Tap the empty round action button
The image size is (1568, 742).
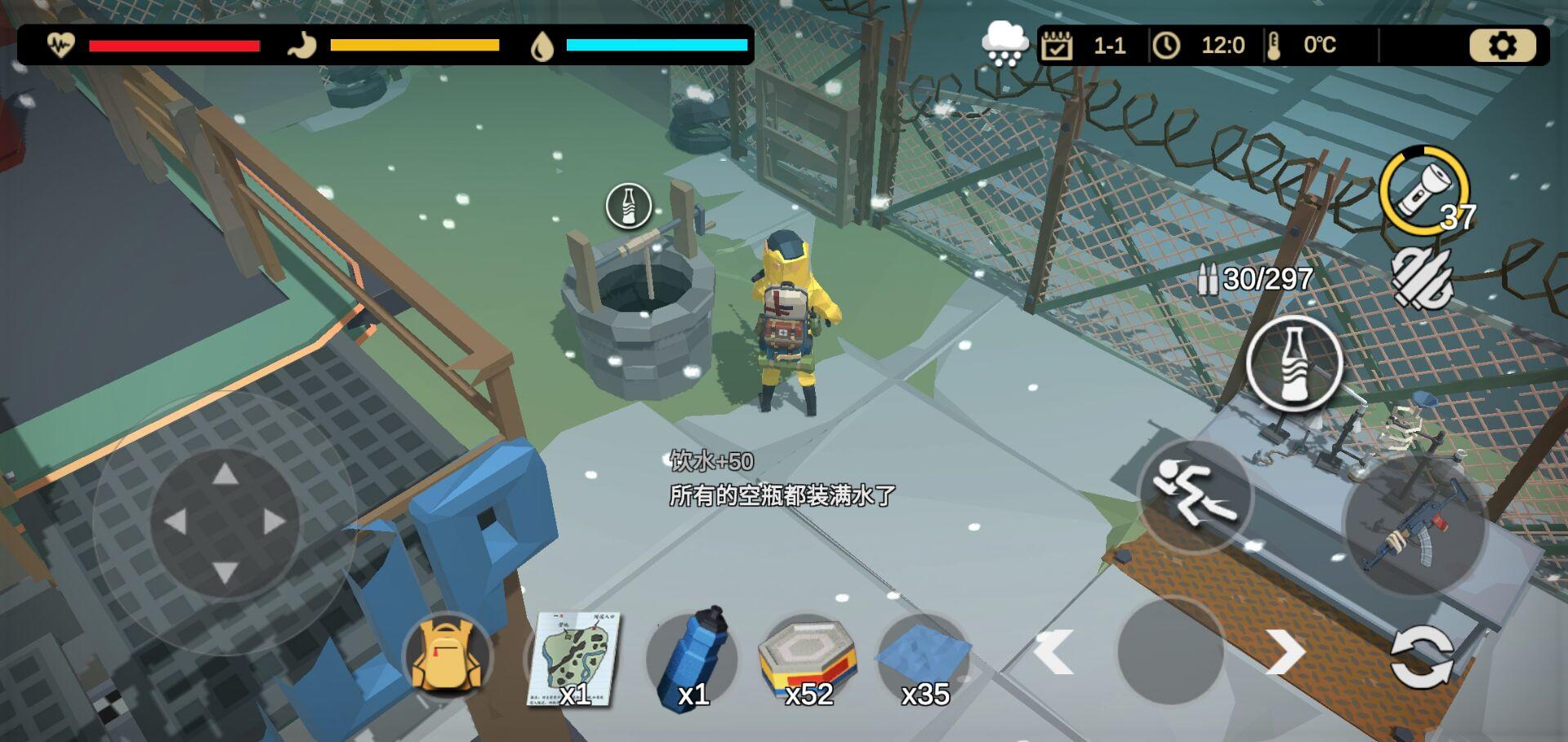click(1170, 651)
